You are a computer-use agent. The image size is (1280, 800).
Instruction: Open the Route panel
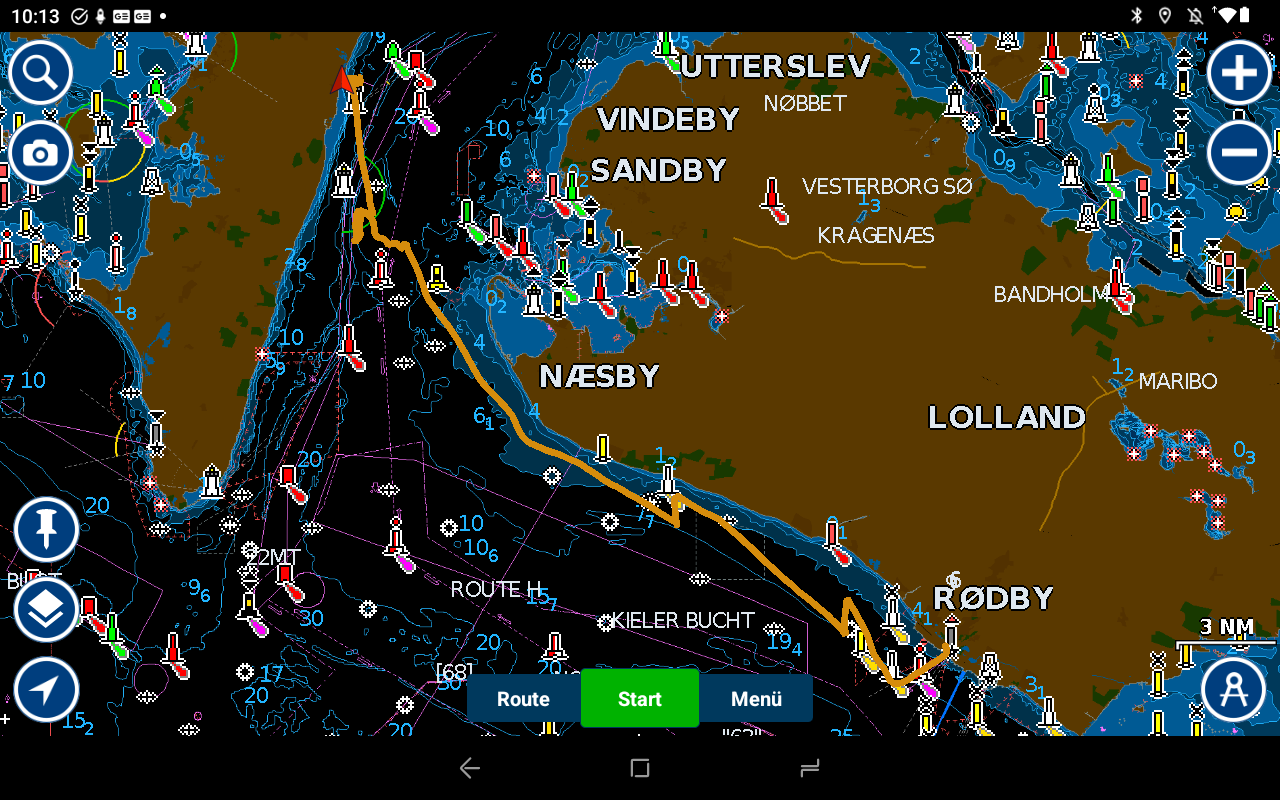523,699
